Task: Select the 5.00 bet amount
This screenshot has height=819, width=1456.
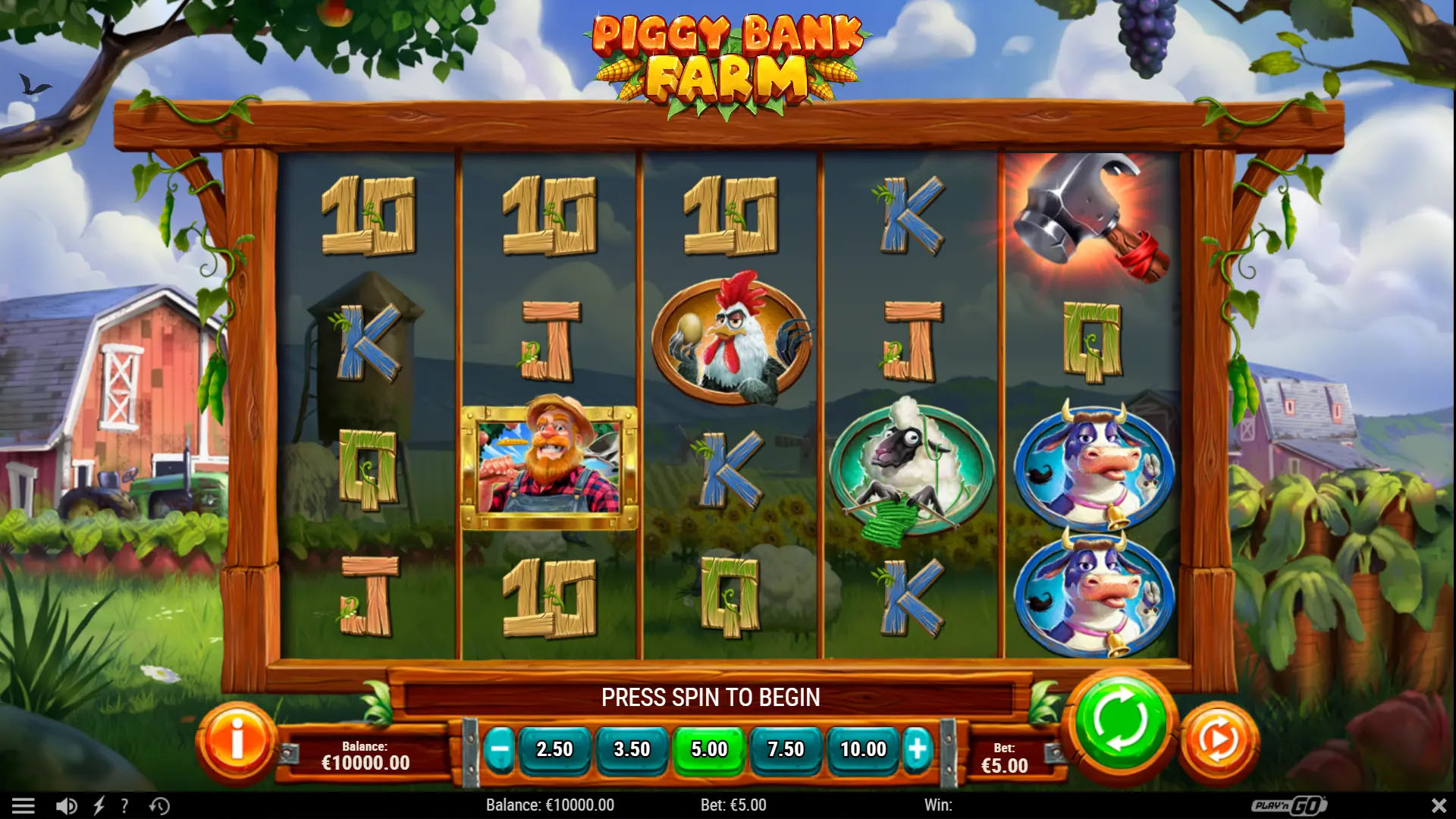Action: pyautogui.click(x=709, y=749)
